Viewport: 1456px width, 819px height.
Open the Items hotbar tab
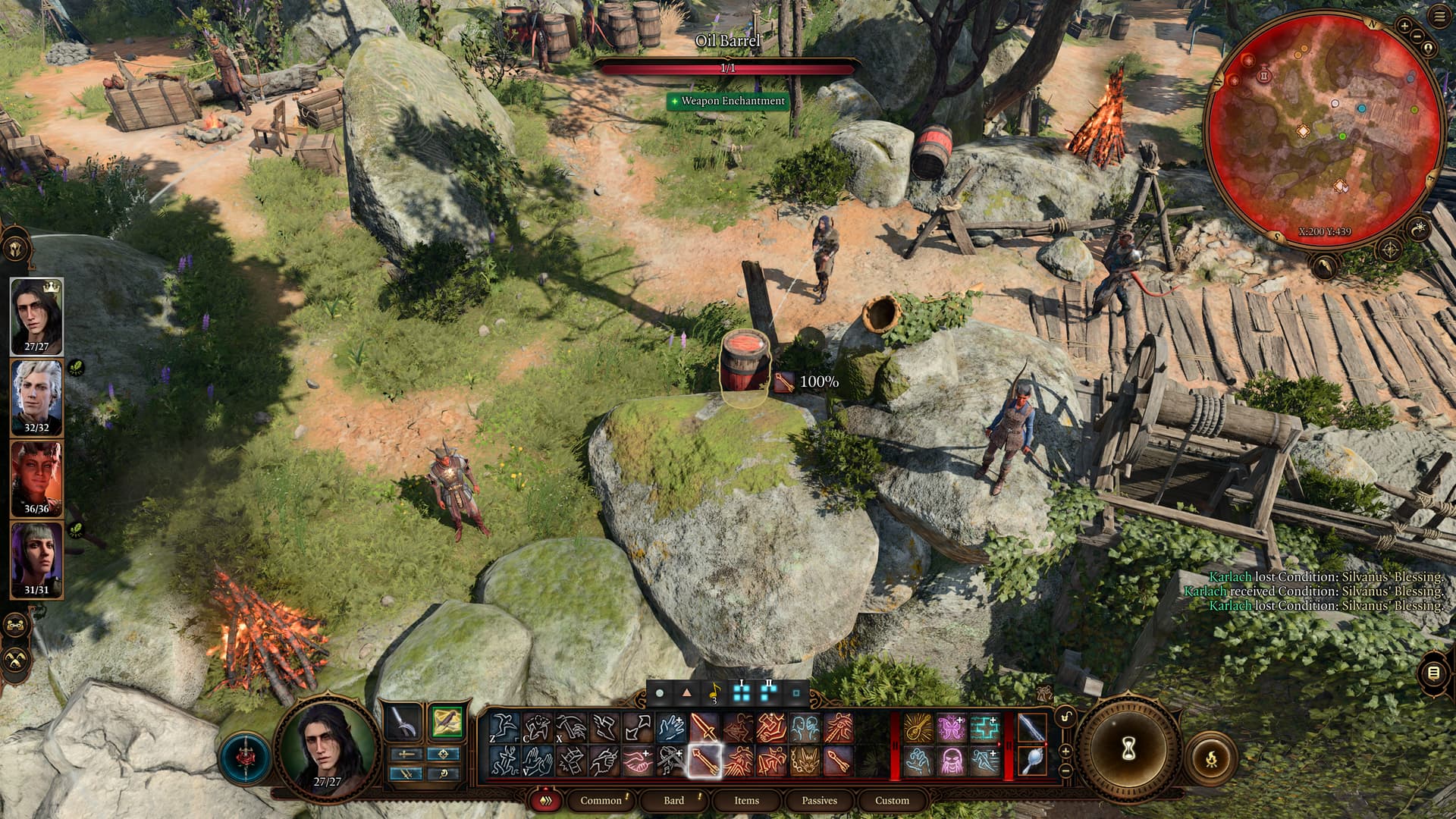coord(746,800)
